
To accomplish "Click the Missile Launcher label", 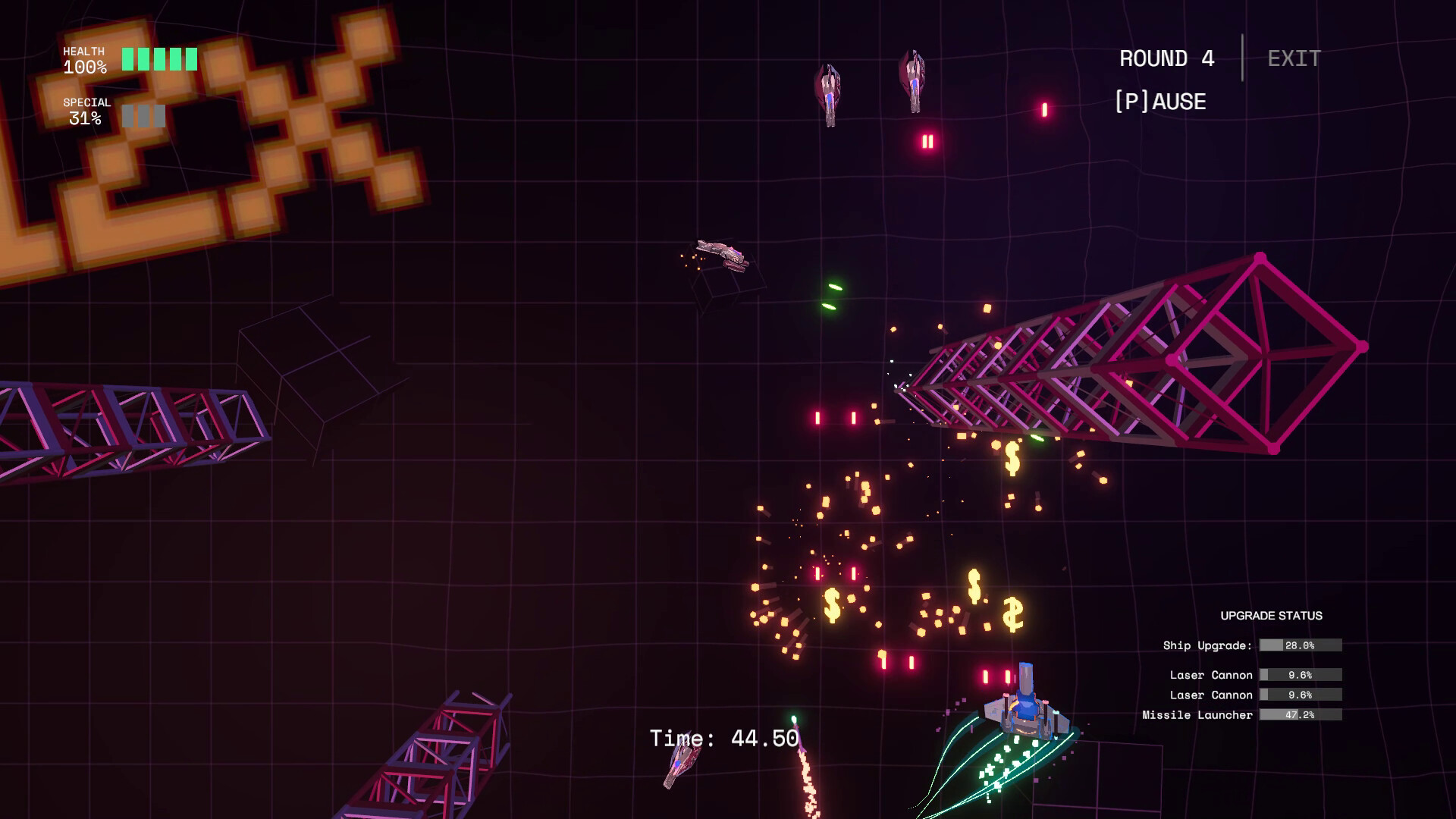I will (x=1198, y=714).
